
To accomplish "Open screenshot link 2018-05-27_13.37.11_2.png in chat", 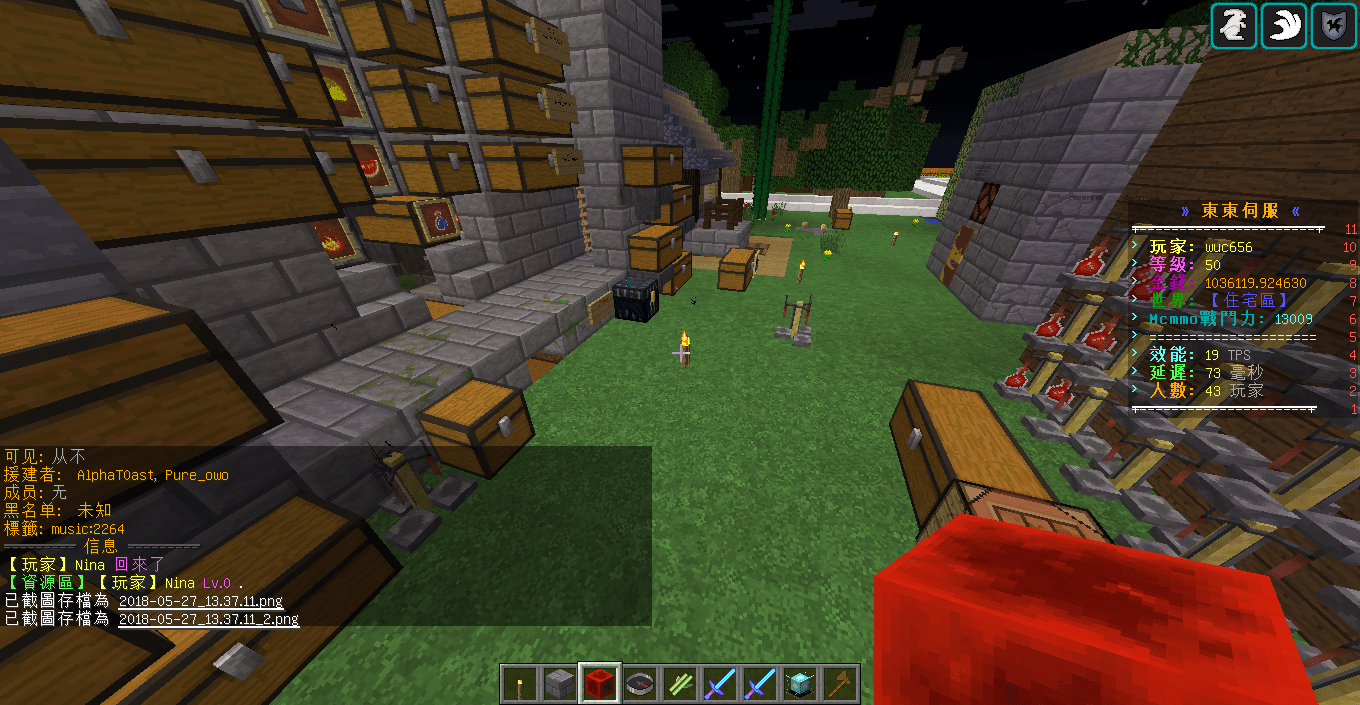I will [x=208, y=619].
